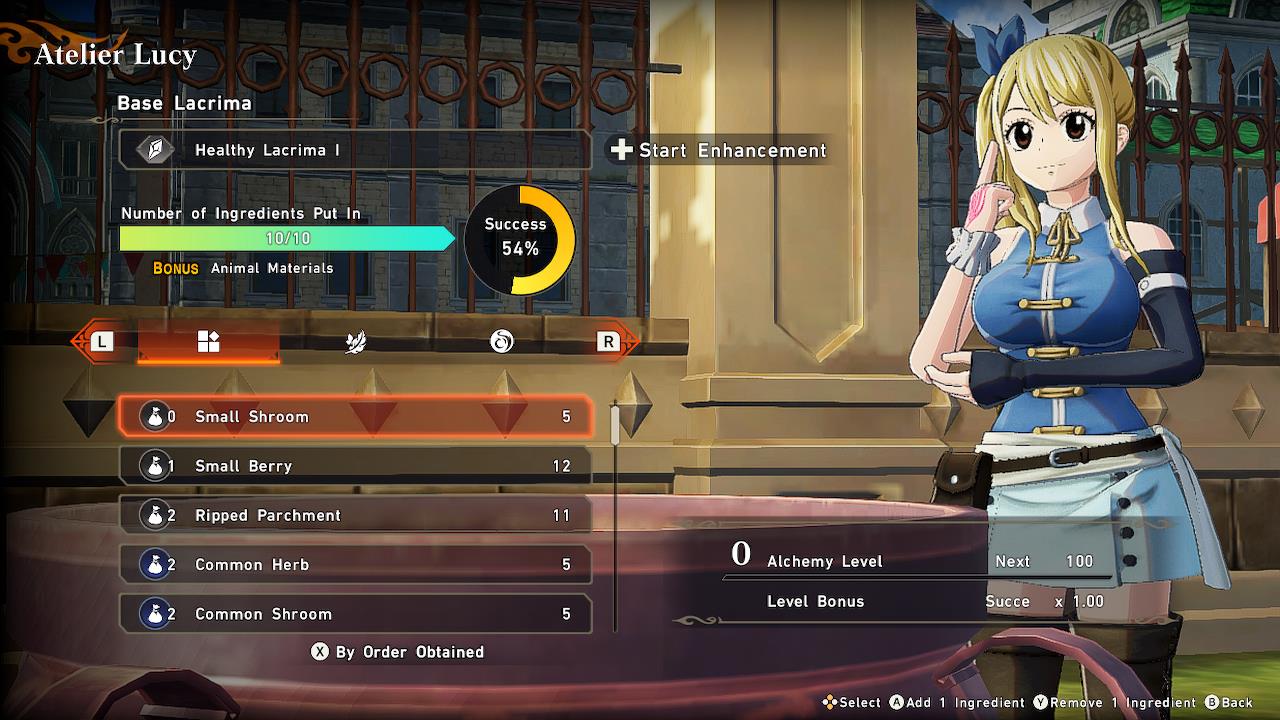Select the Base Lacrima menu heading
The image size is (1280, 720).
click(x=185, y=103)
